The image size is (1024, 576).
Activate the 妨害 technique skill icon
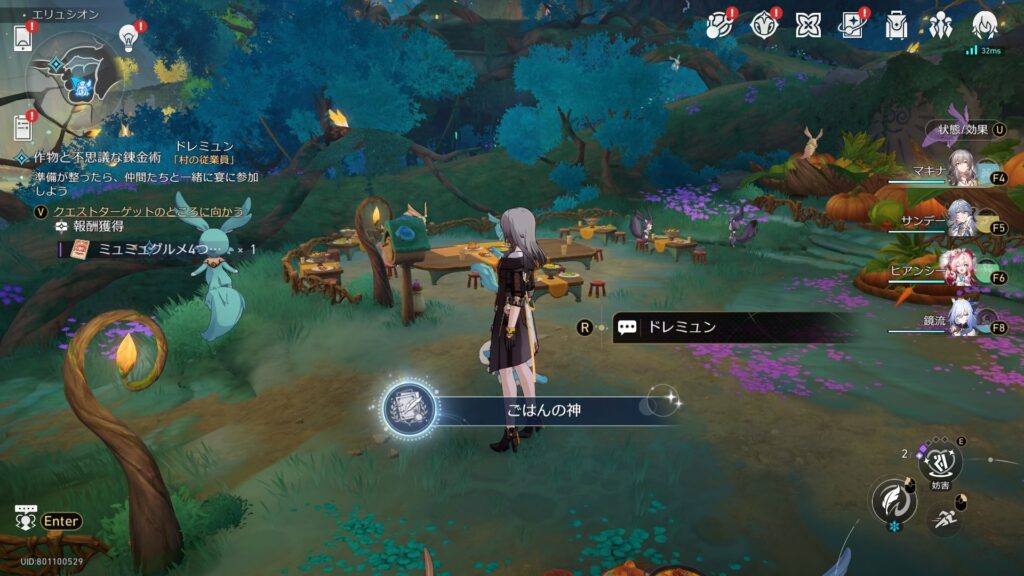[x=940, y=463]
